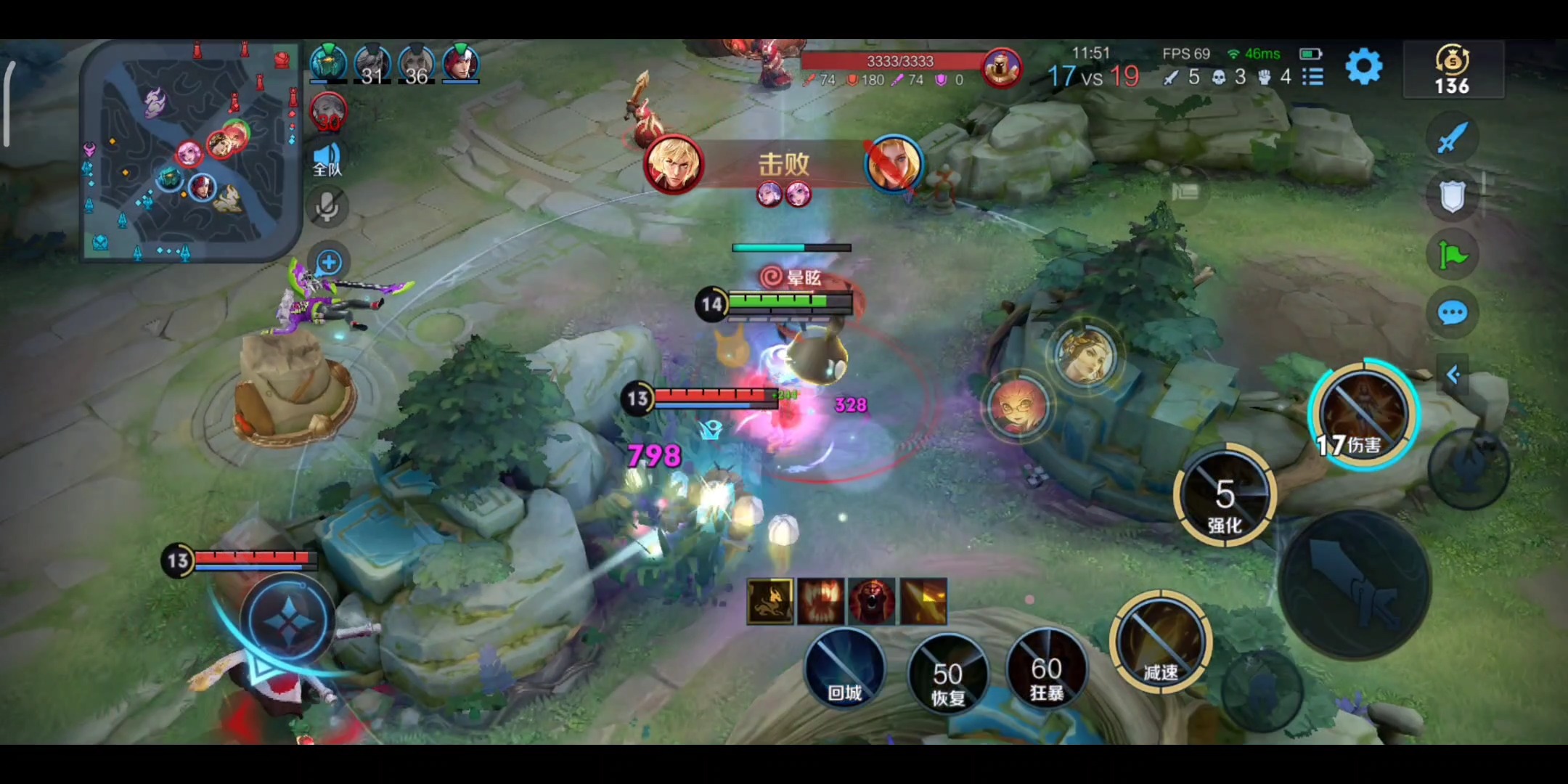The width and height of the screenshot is (1568, 784).
Task: Target the blonde enemy hero portrait
Action: [1085, 355]
